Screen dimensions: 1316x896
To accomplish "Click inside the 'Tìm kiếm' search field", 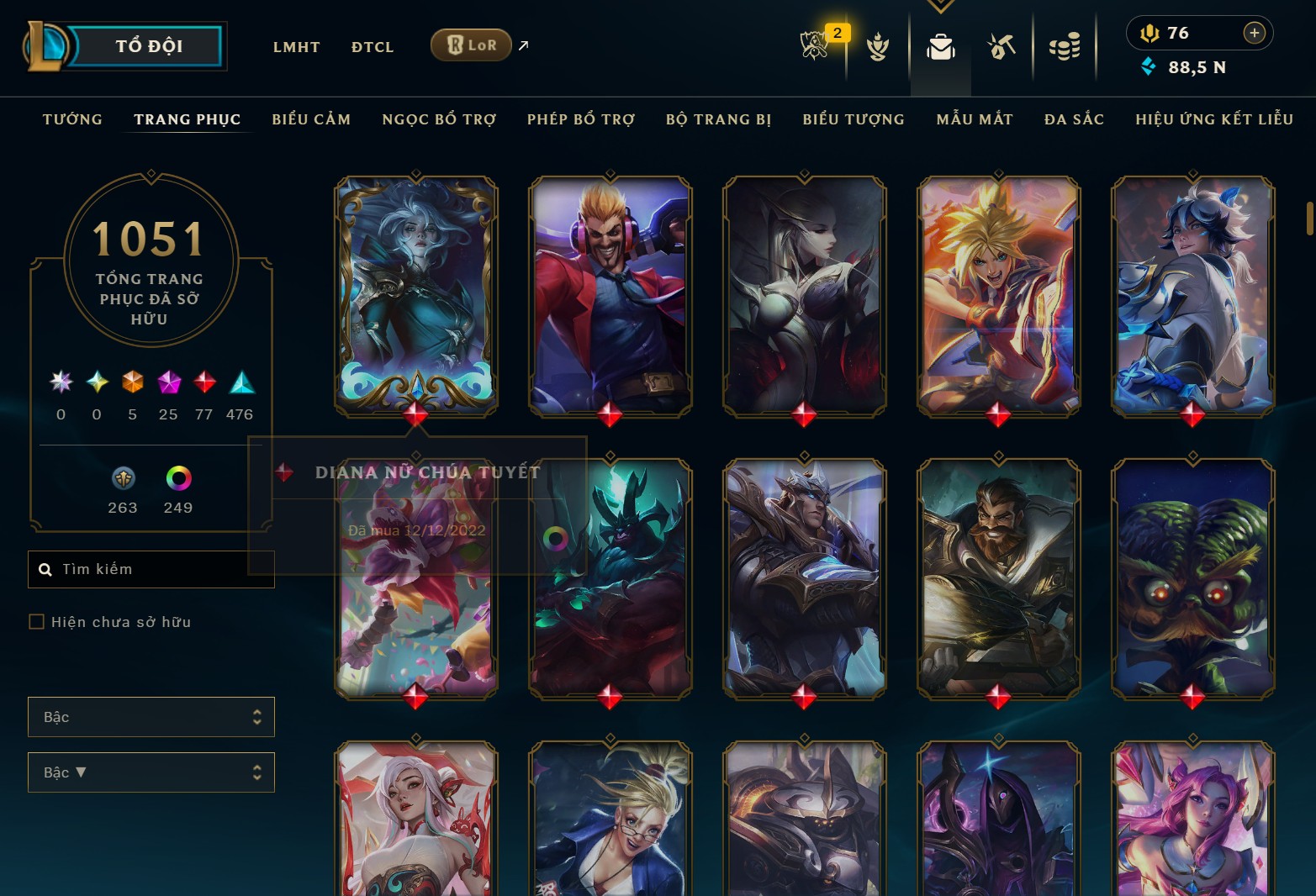I will [151, 569].
